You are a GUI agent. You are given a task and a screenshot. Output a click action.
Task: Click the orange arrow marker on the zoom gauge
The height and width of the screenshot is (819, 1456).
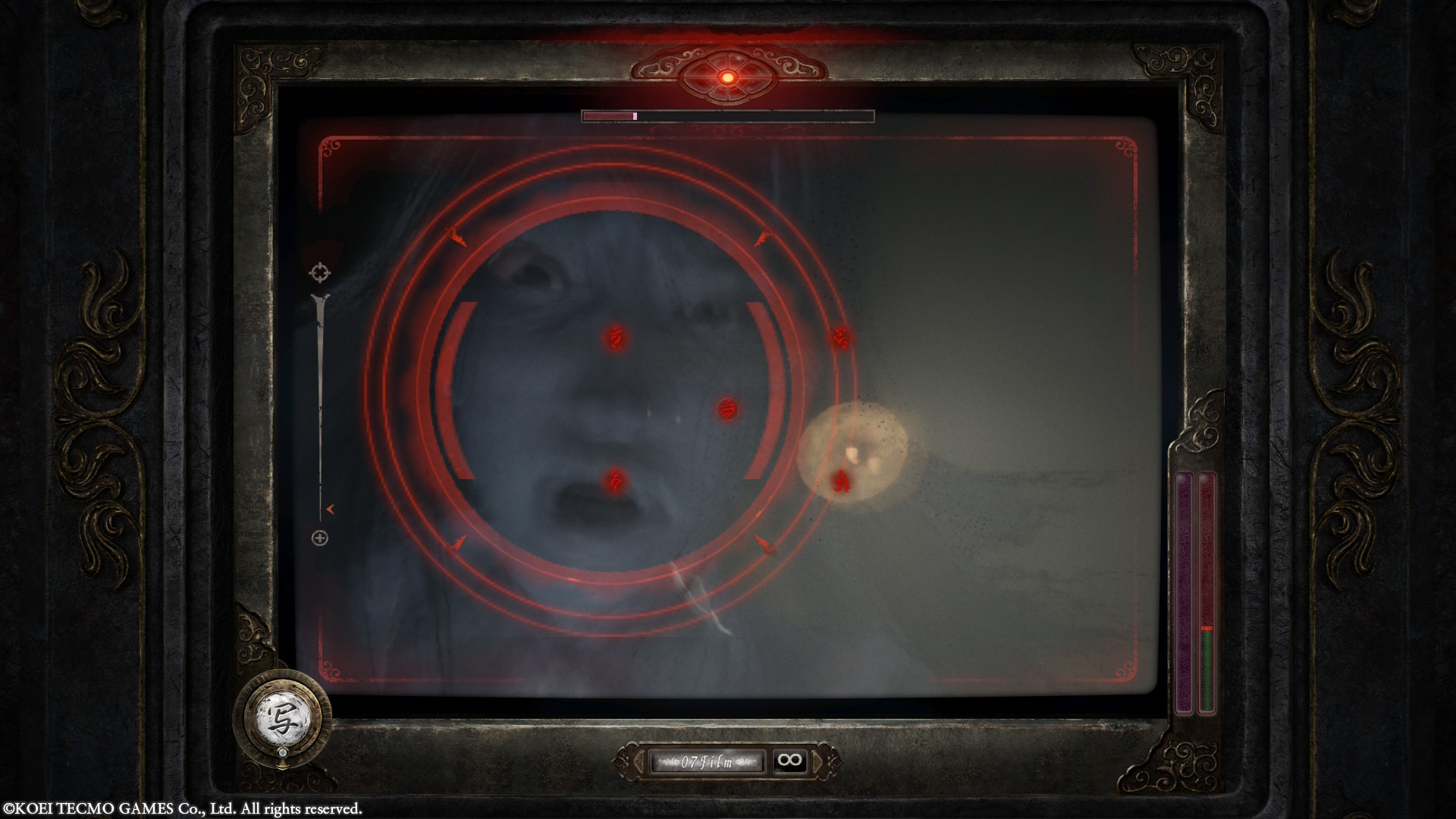pos(328,510)
